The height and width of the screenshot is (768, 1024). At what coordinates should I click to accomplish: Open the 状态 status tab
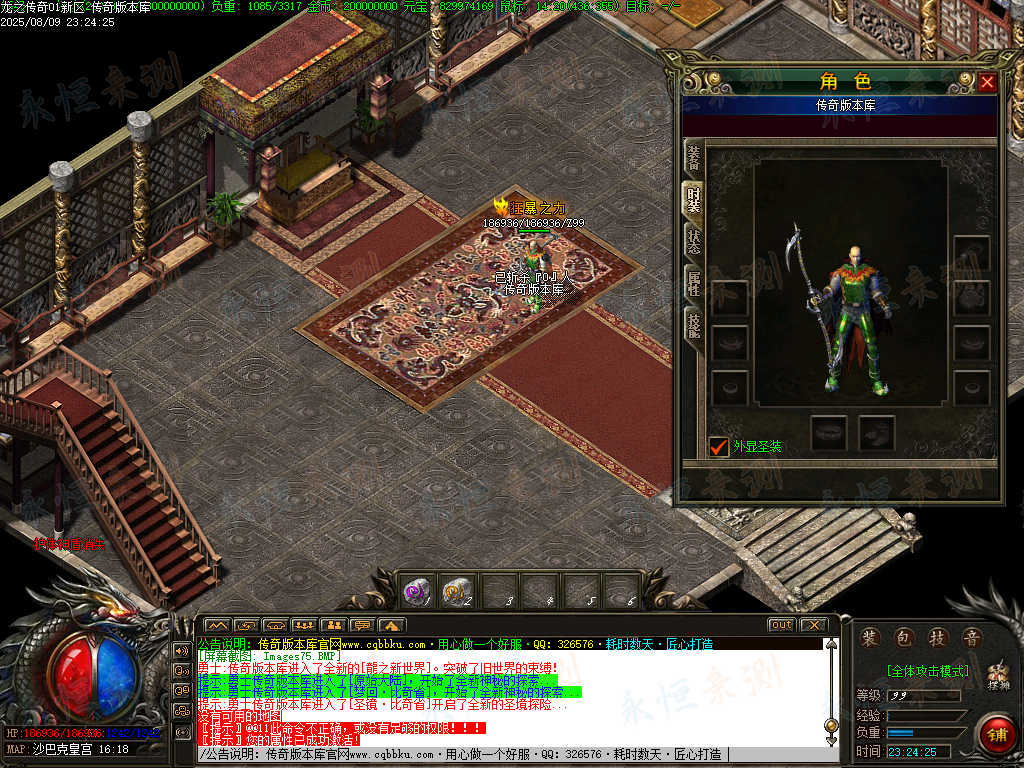point(693,241)
